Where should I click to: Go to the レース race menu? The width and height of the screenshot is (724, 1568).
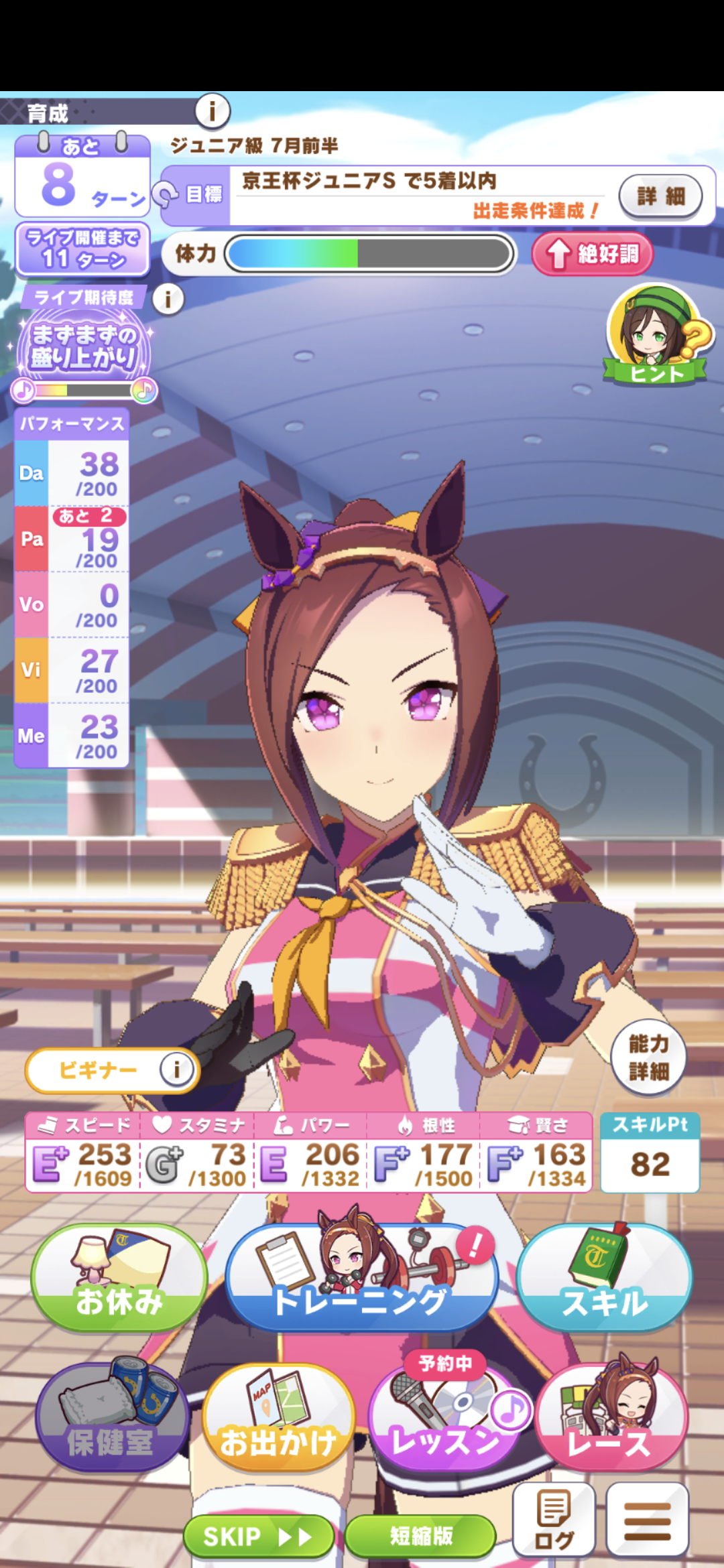(611, 1419)
